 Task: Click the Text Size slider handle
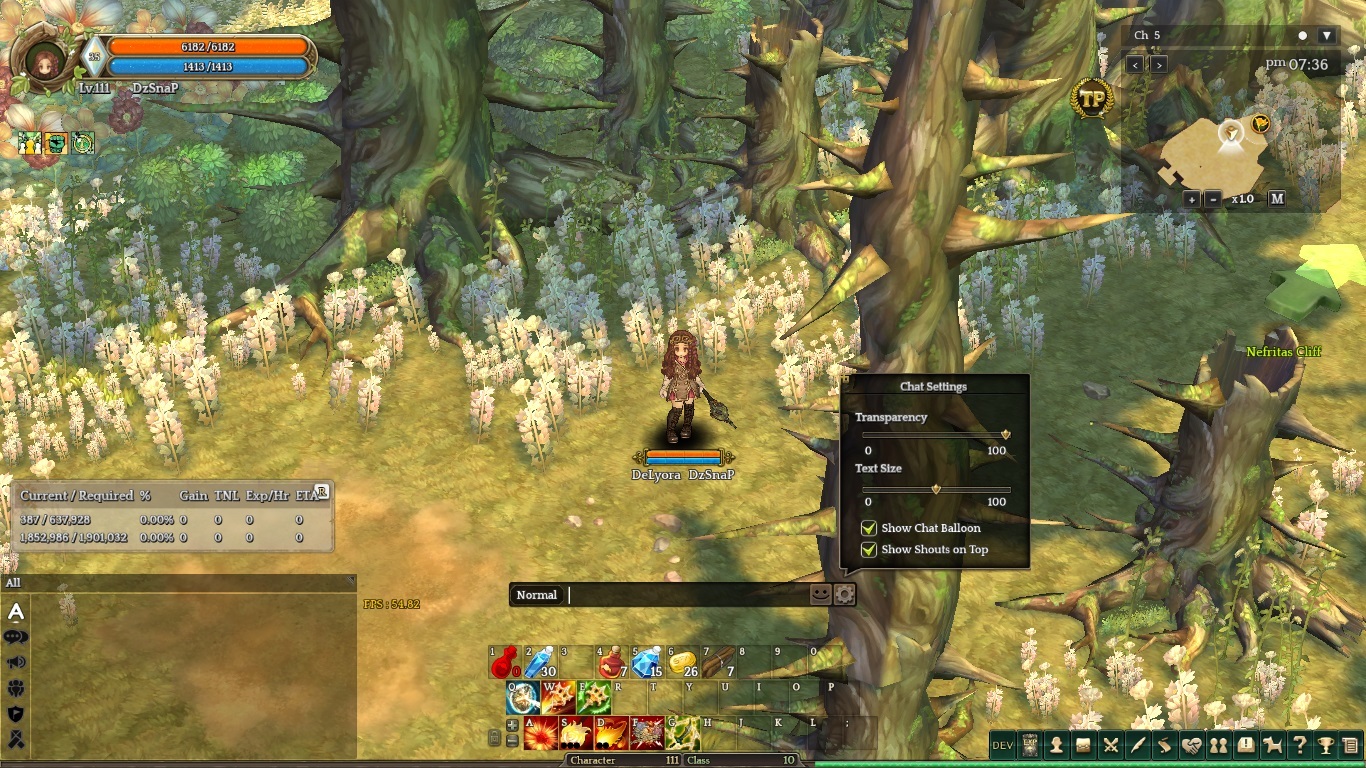pos(936,489)
